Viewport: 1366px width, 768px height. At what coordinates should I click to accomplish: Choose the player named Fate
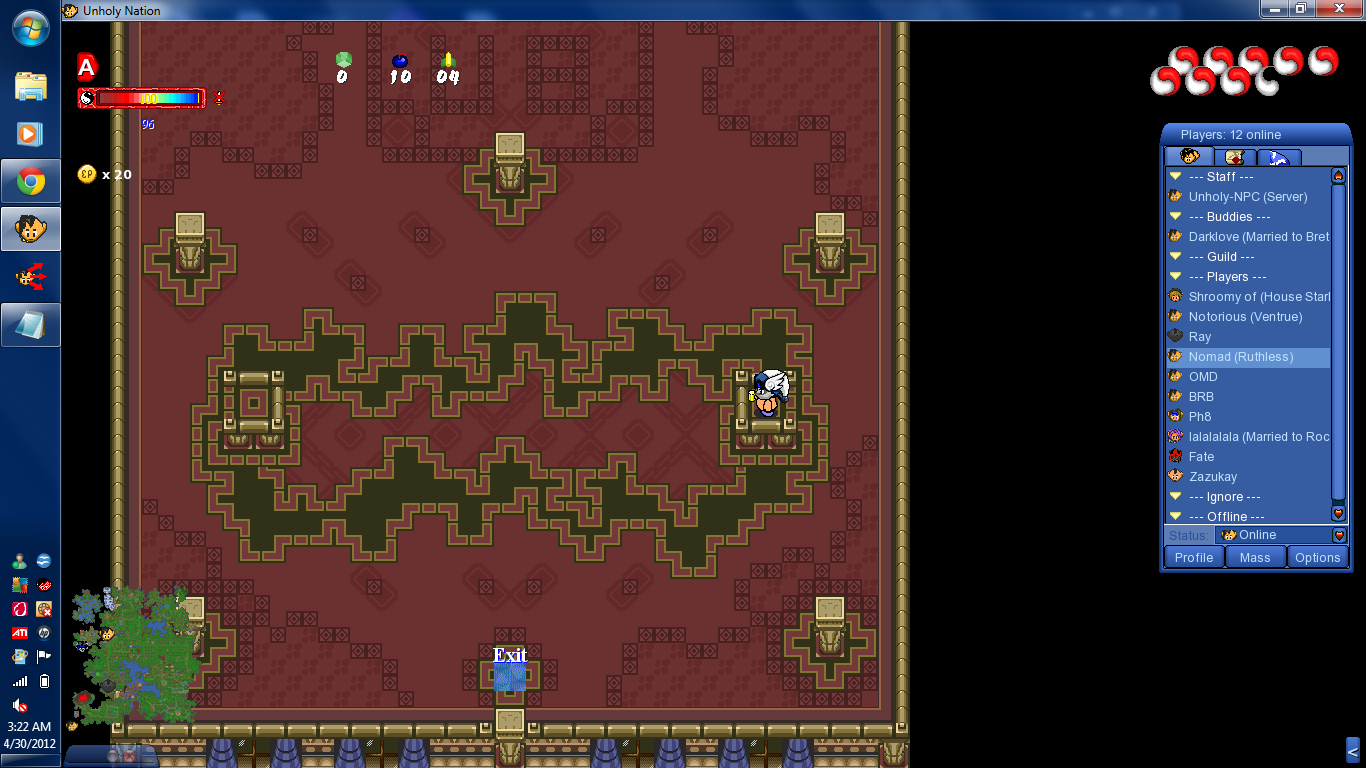1201,457
